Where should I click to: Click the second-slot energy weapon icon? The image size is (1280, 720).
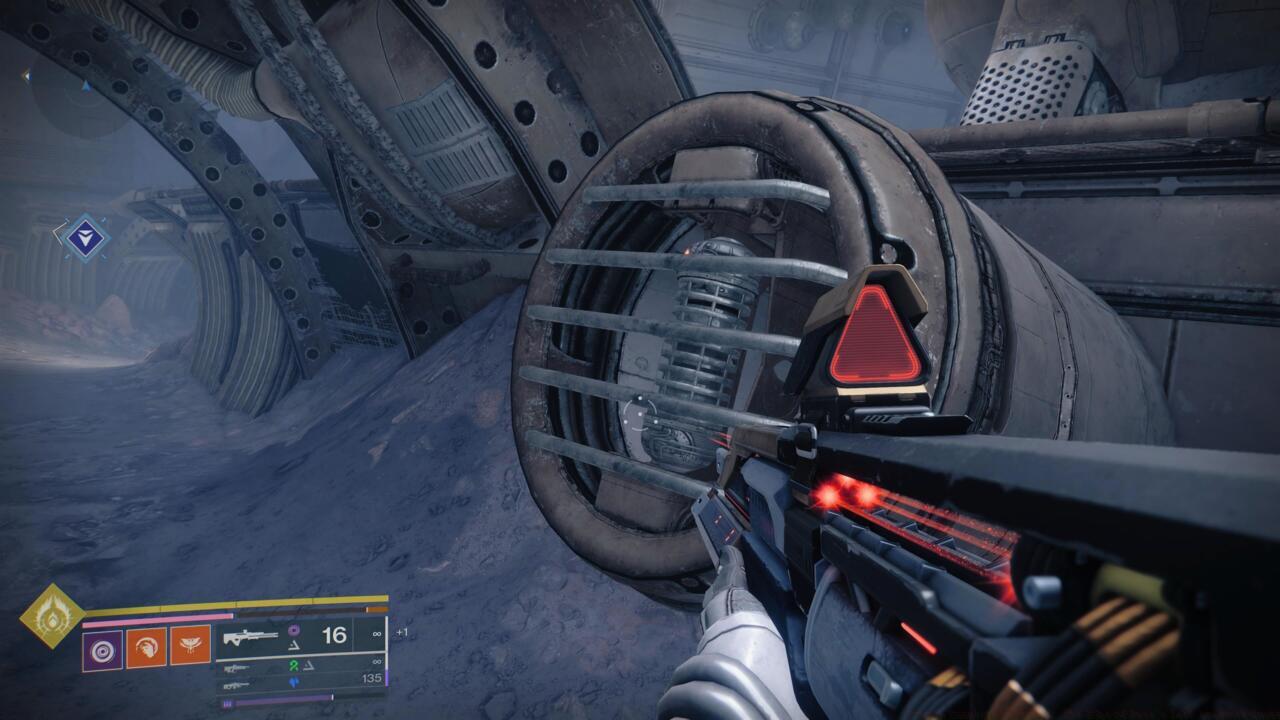238,667
